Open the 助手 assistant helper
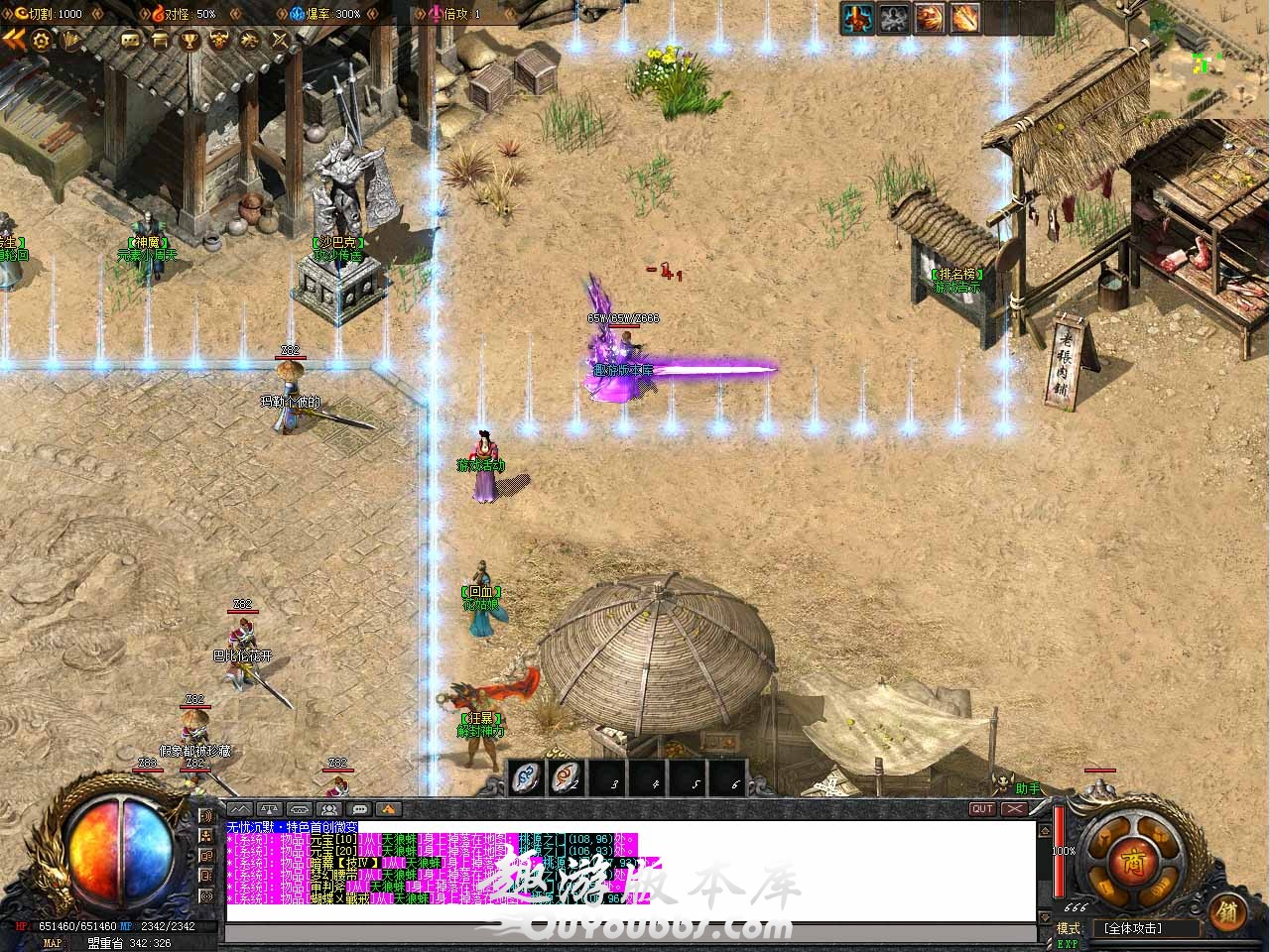Screen dimensions: 1270x952 [x=1029, y=789]
